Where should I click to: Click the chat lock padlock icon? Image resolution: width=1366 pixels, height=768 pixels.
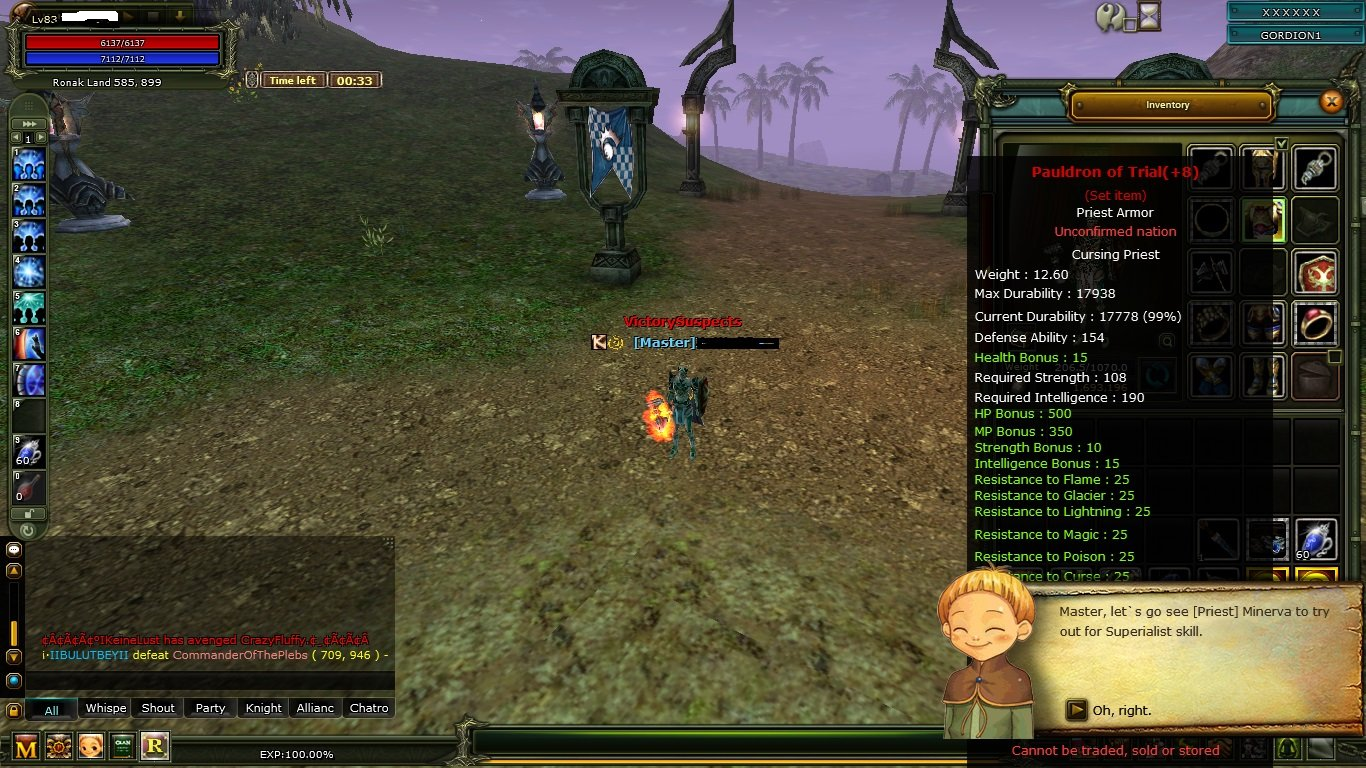coord(14,710)
